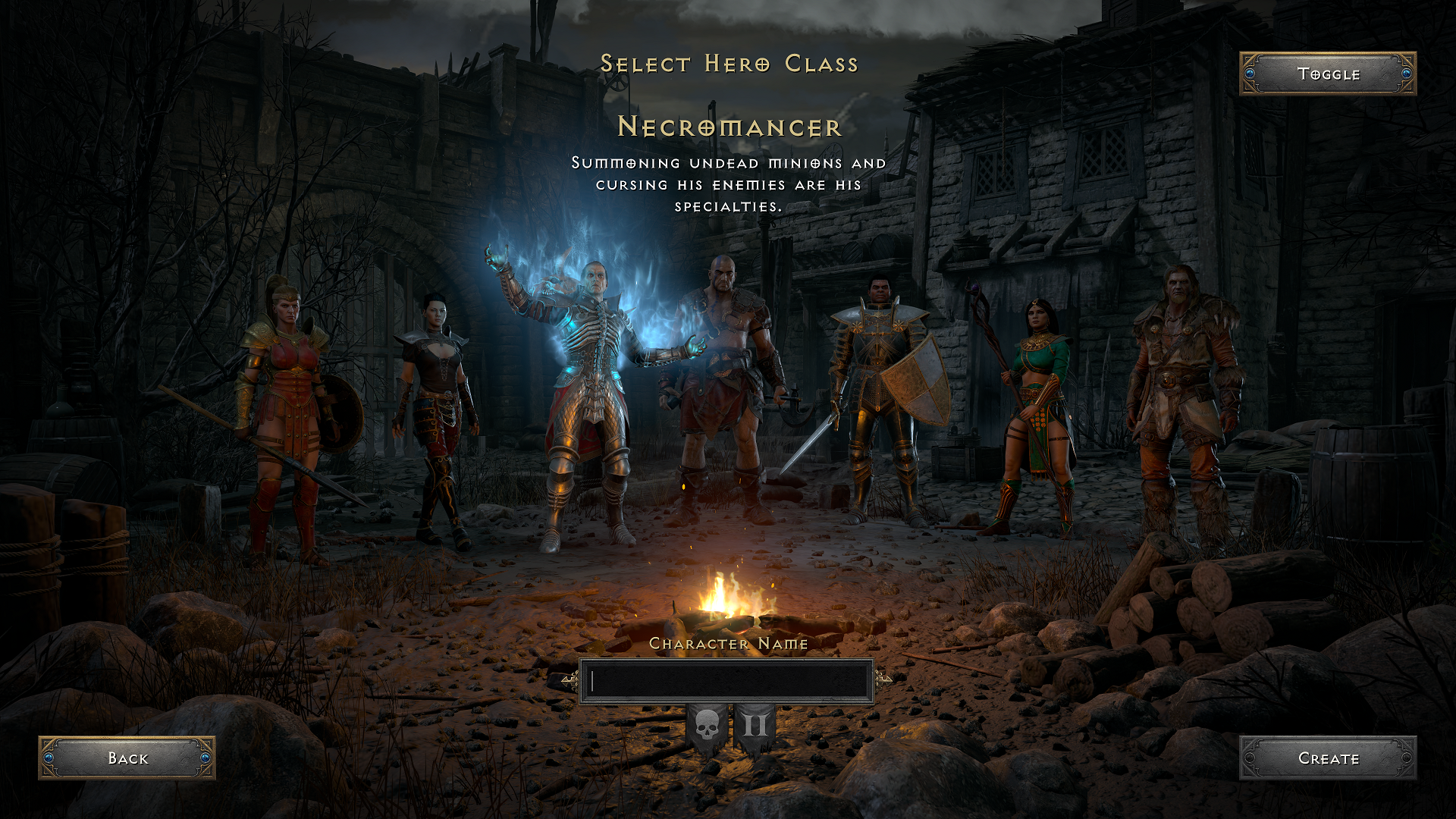Toggle the Roman numeral II banner

point(755,727)
